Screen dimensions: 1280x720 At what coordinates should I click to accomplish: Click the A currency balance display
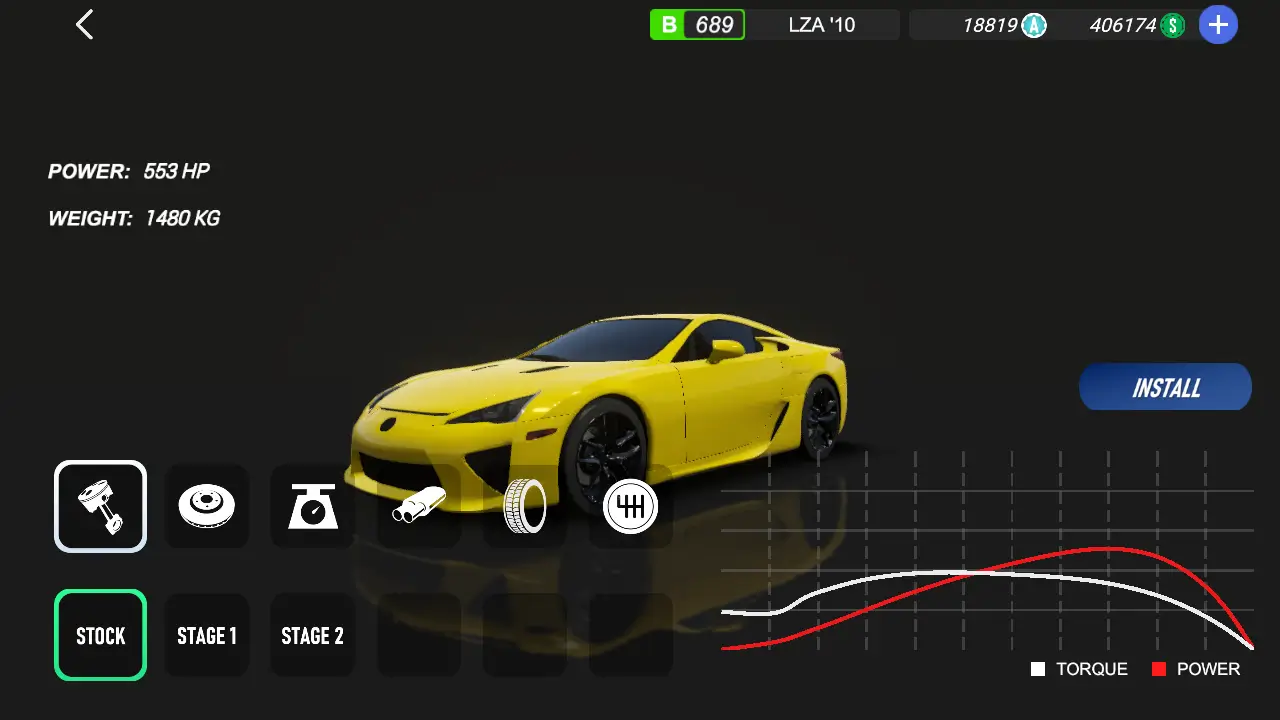pos(1003,25)
